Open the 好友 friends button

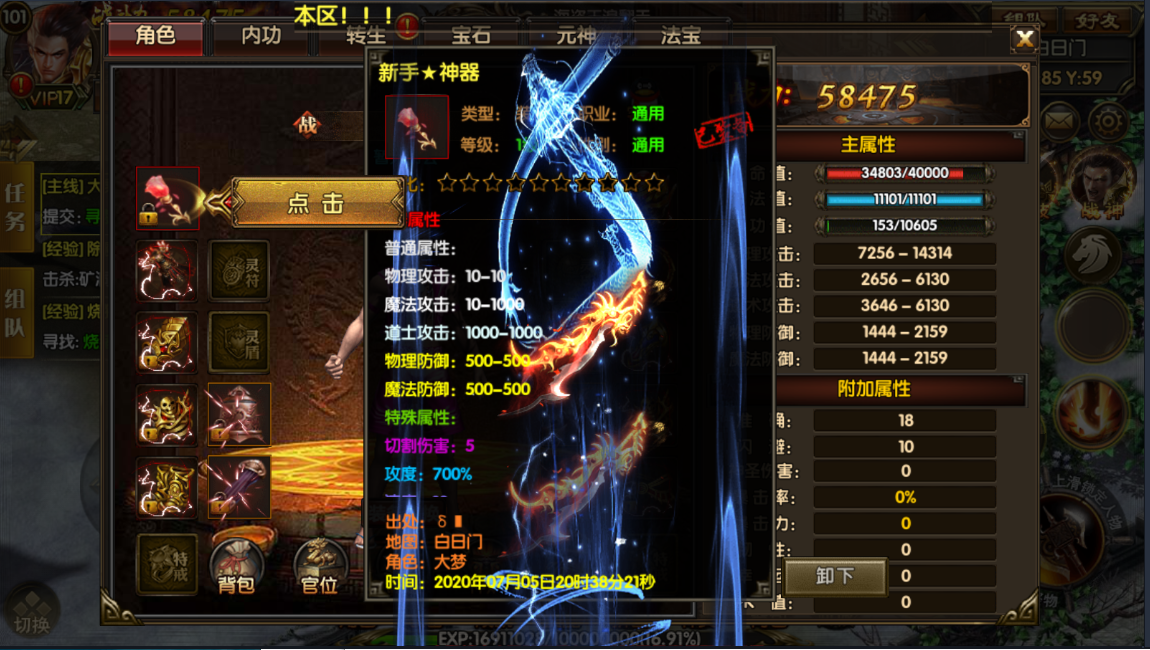click(1096, 21)
